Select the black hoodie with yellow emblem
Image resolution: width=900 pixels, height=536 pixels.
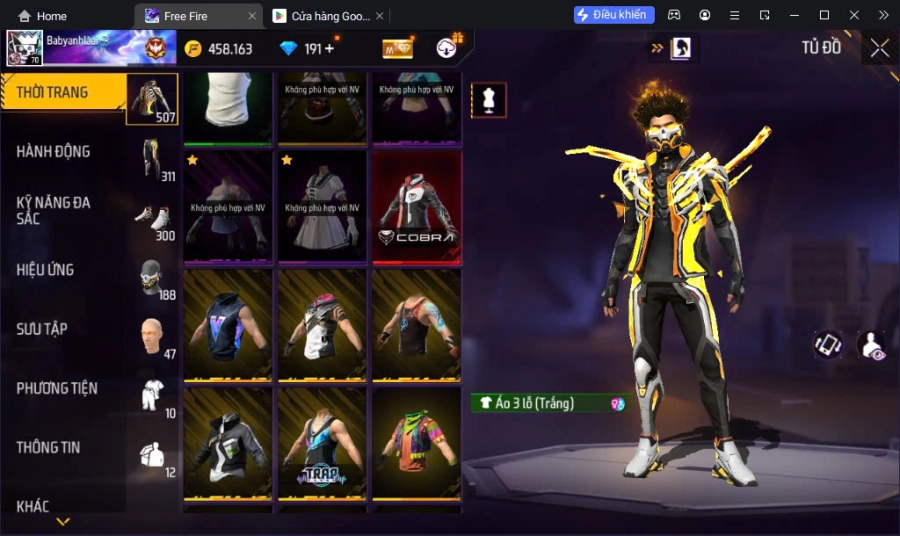coord(228,443)
